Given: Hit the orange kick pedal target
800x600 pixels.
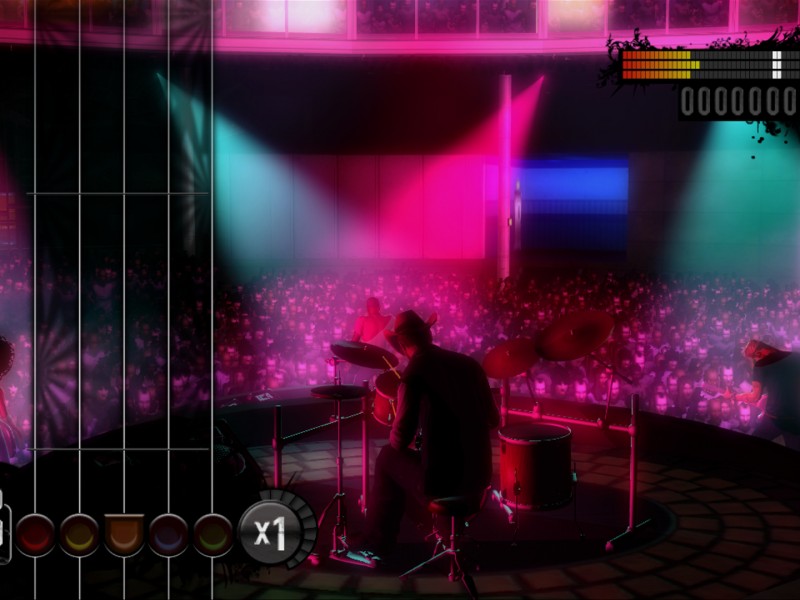Looking at the screenshot, I should pos(124,534).
